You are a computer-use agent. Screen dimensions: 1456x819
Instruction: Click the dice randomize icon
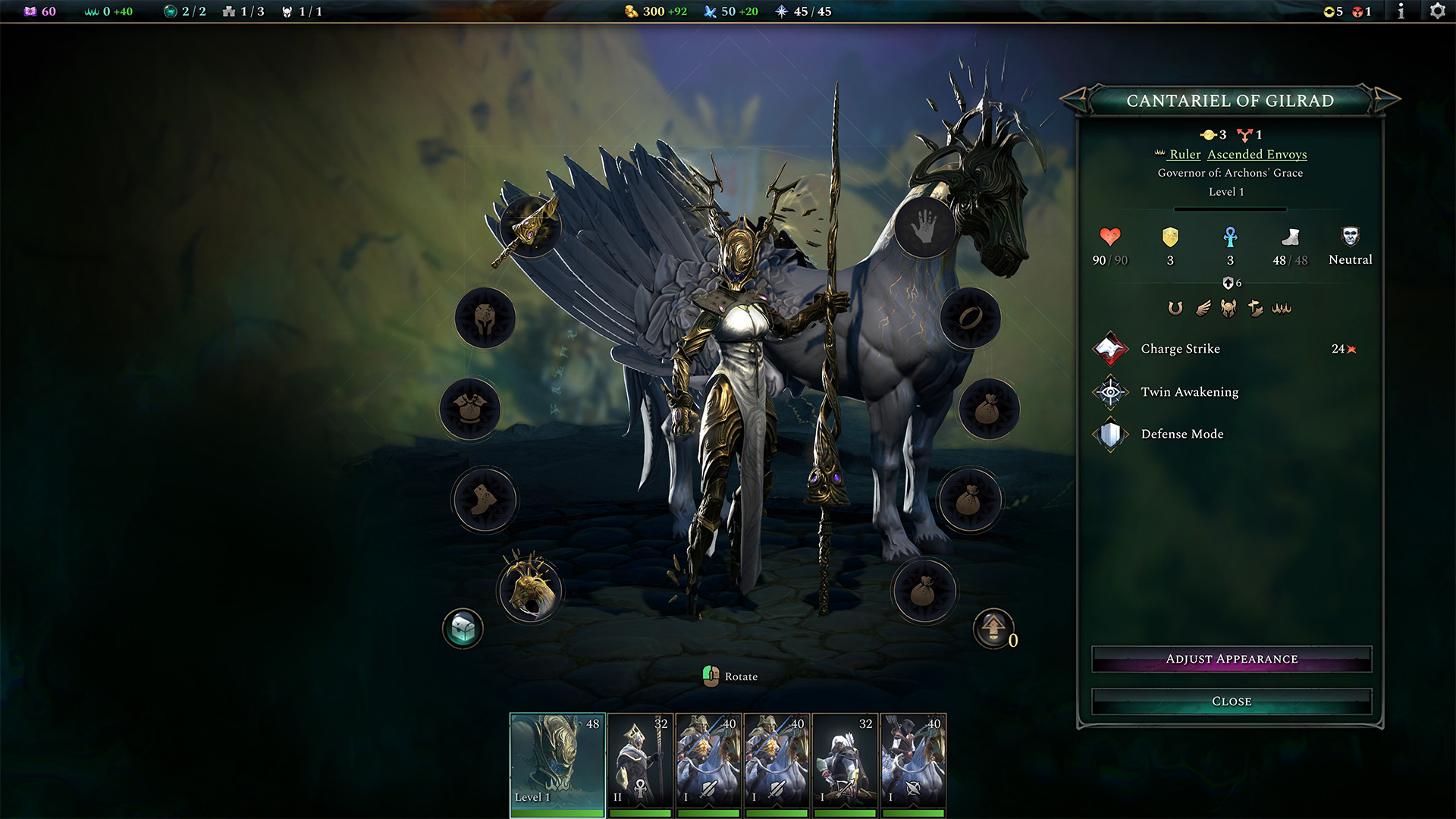tap(463, 628)
